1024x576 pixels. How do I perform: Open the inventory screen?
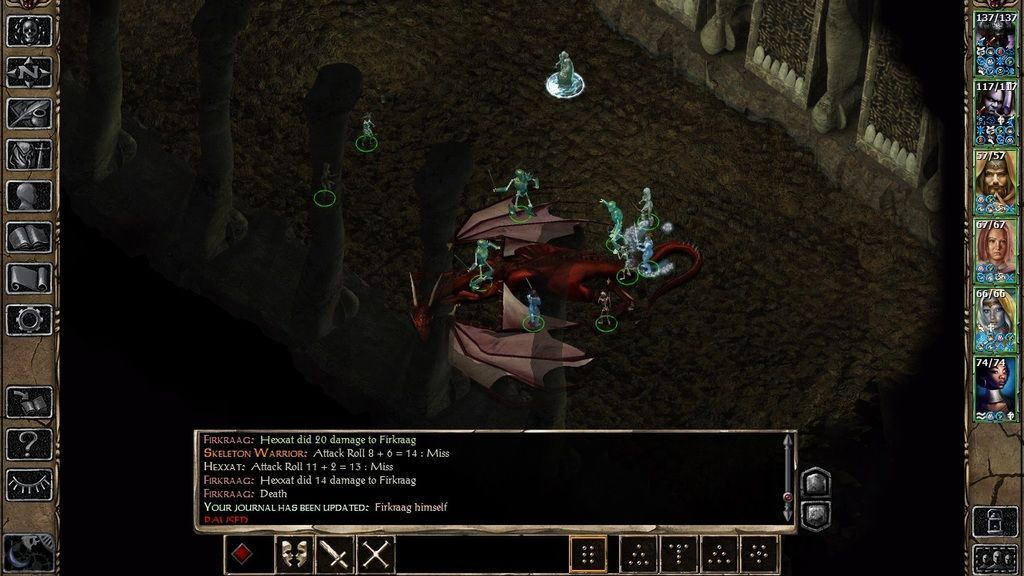[x=29, y=154]
